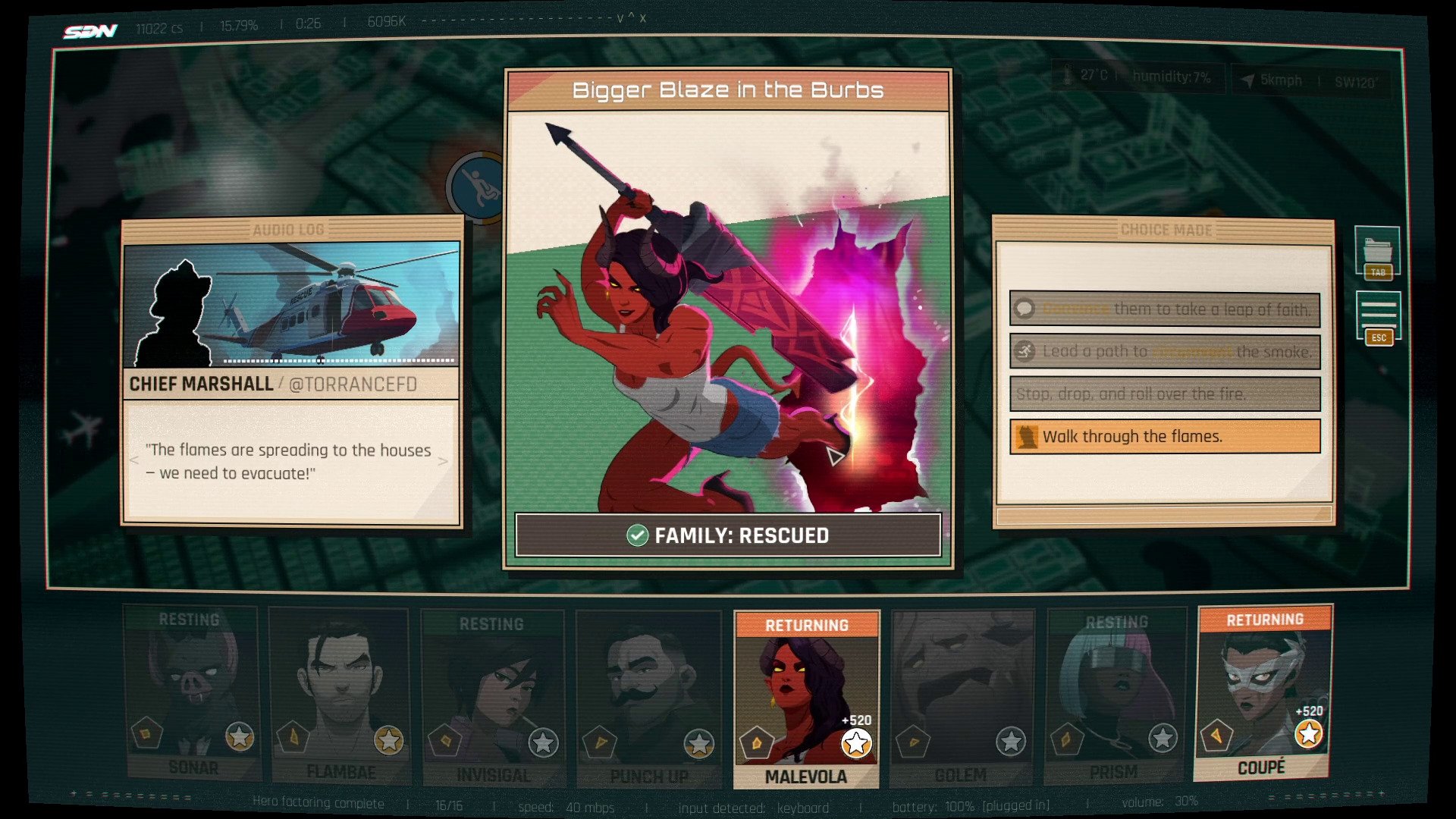The image size is (1456, 819).
Task: Click the Family: Rescued result banner
Action: pyautogui.click(x=728, y=535)
